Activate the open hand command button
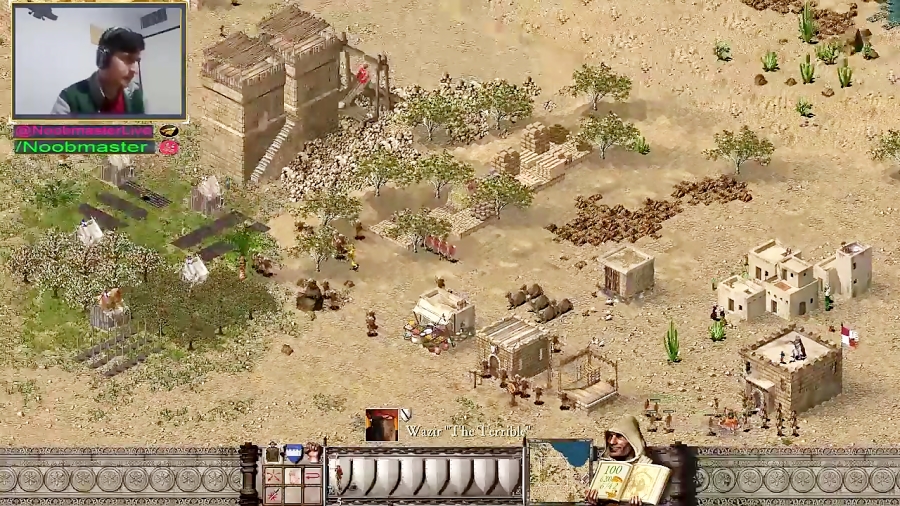 tap(293, 476)
